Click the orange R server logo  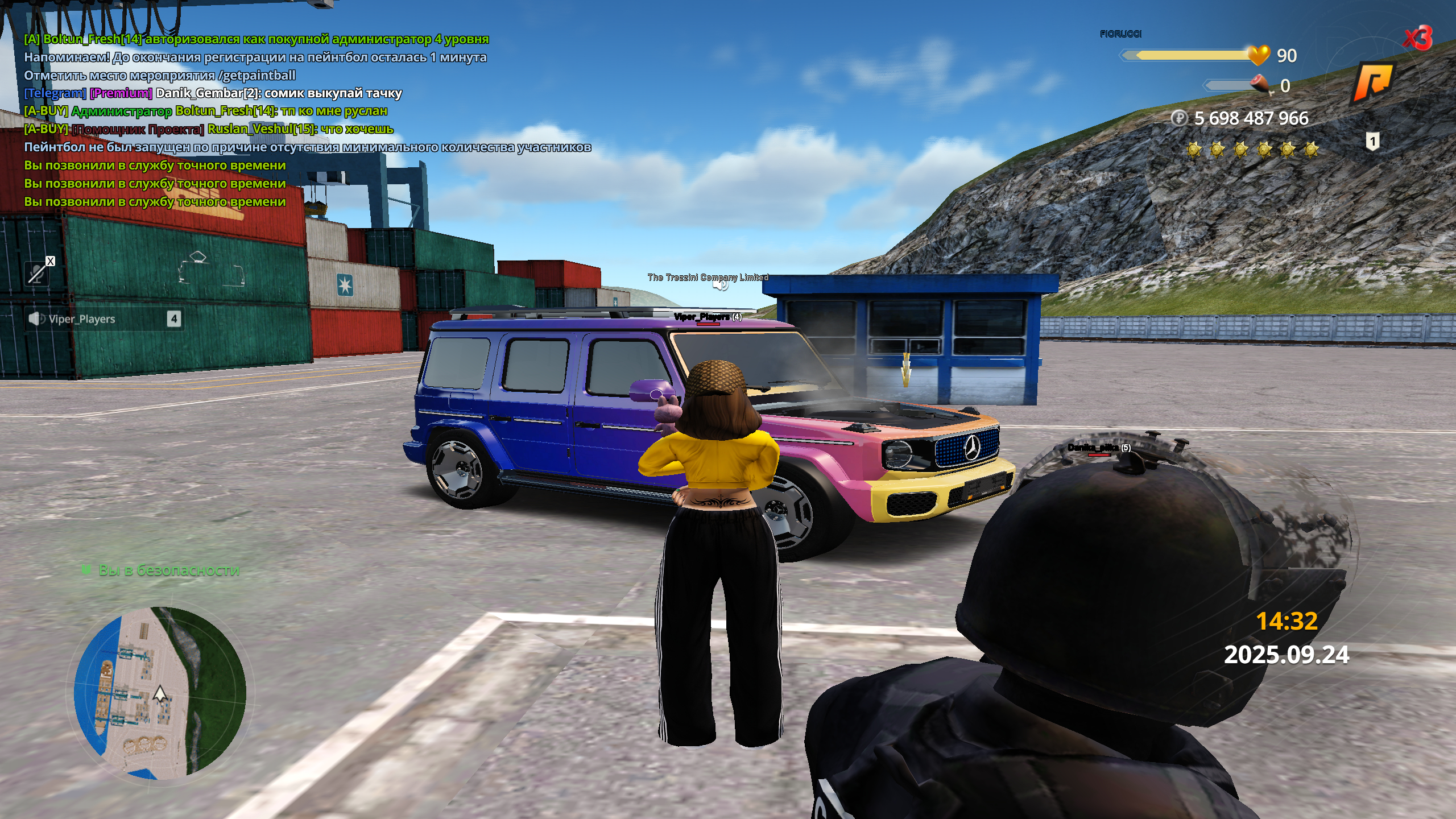[1372, 82]
